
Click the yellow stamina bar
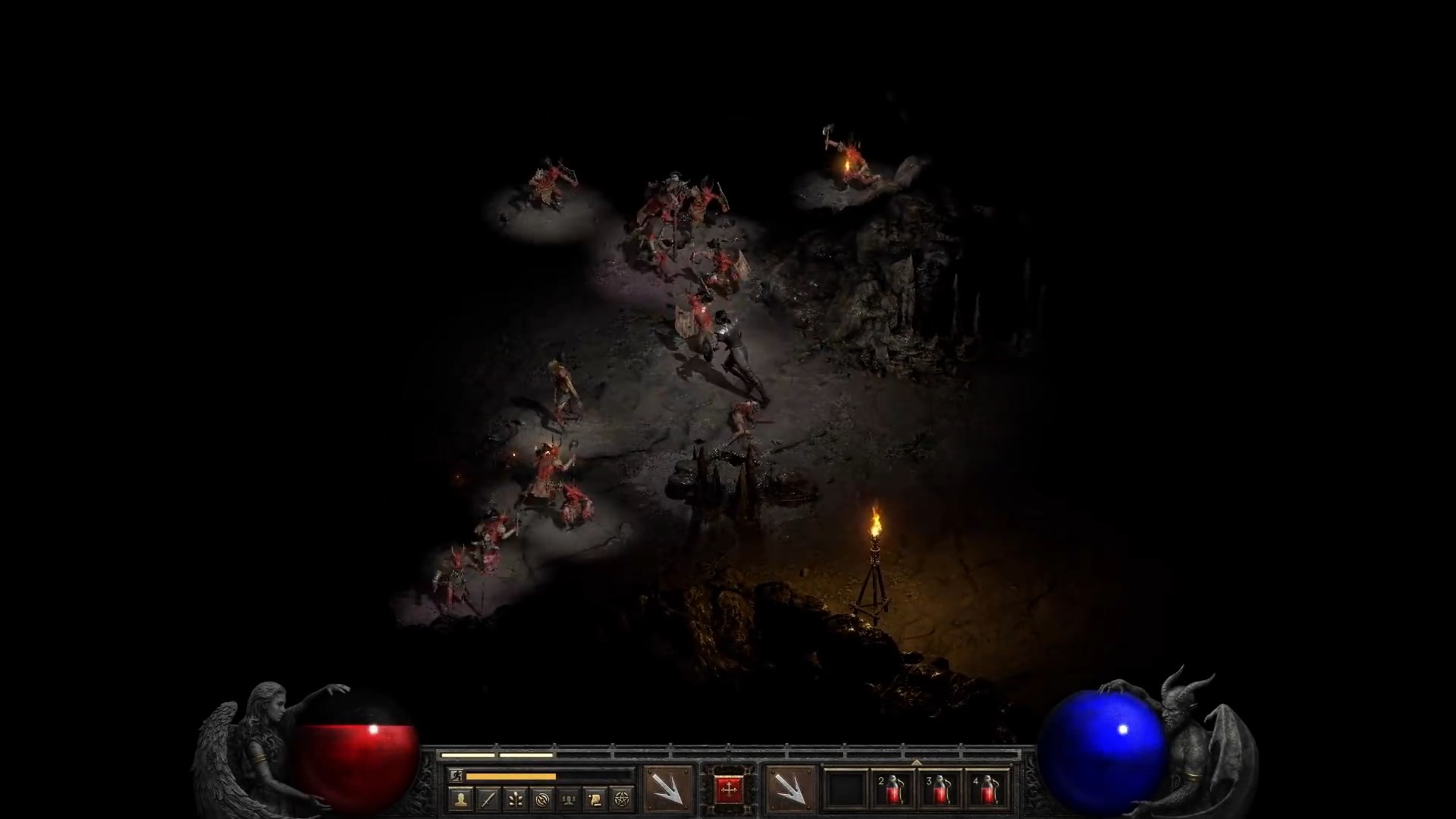[x=510, y=777]
